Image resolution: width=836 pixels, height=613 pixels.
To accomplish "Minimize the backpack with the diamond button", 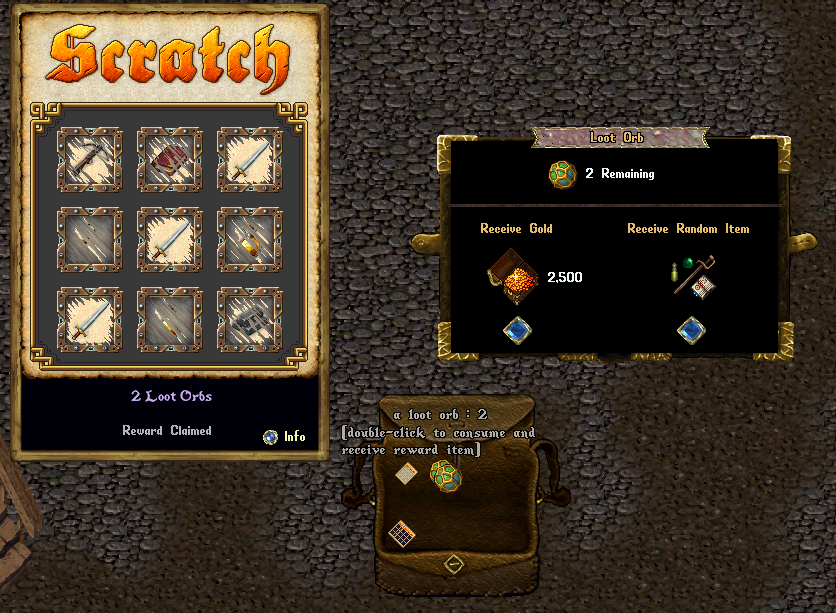I will pos(453,564).
